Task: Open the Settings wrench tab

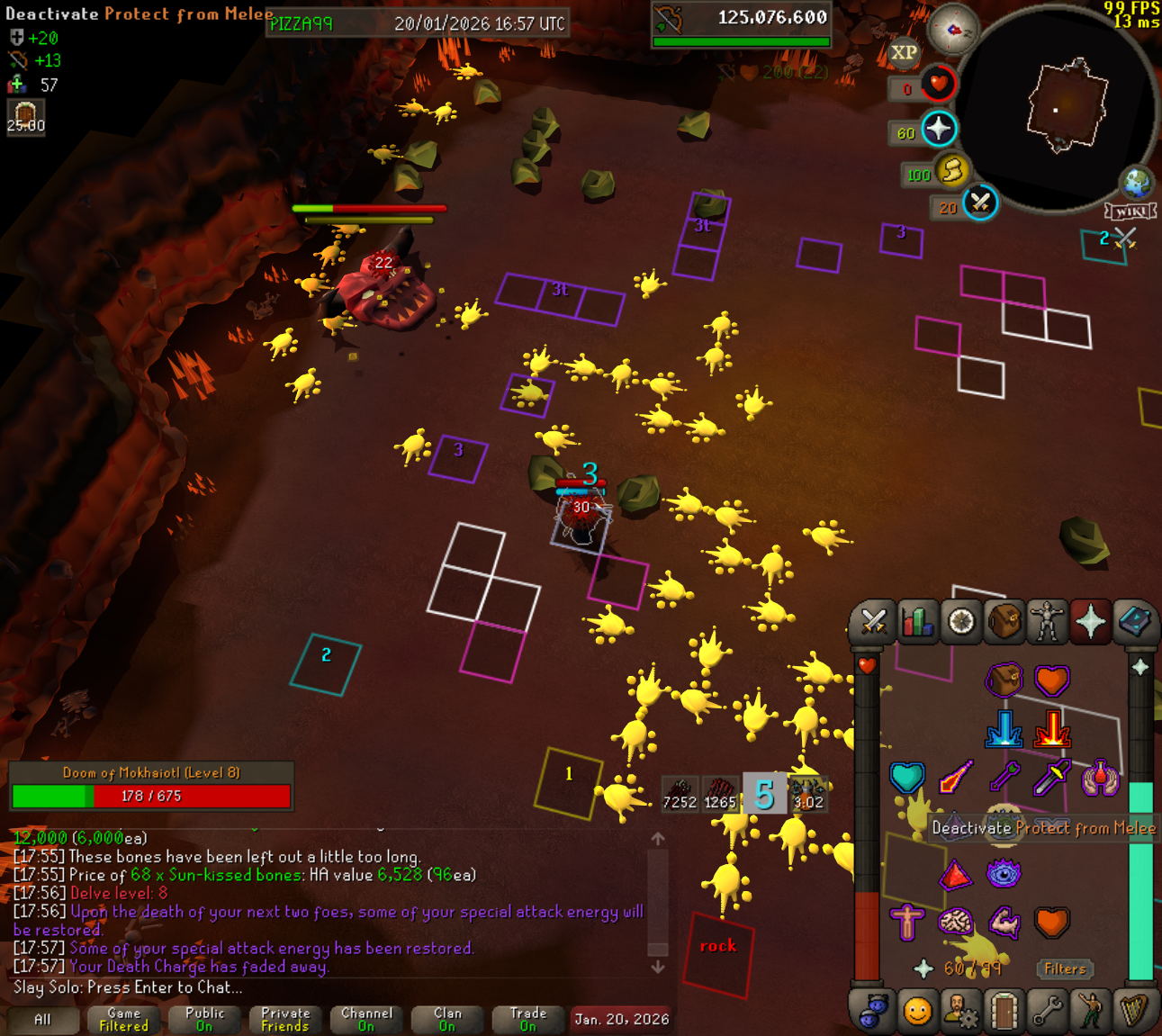Action: [x=1047, y=1011]
